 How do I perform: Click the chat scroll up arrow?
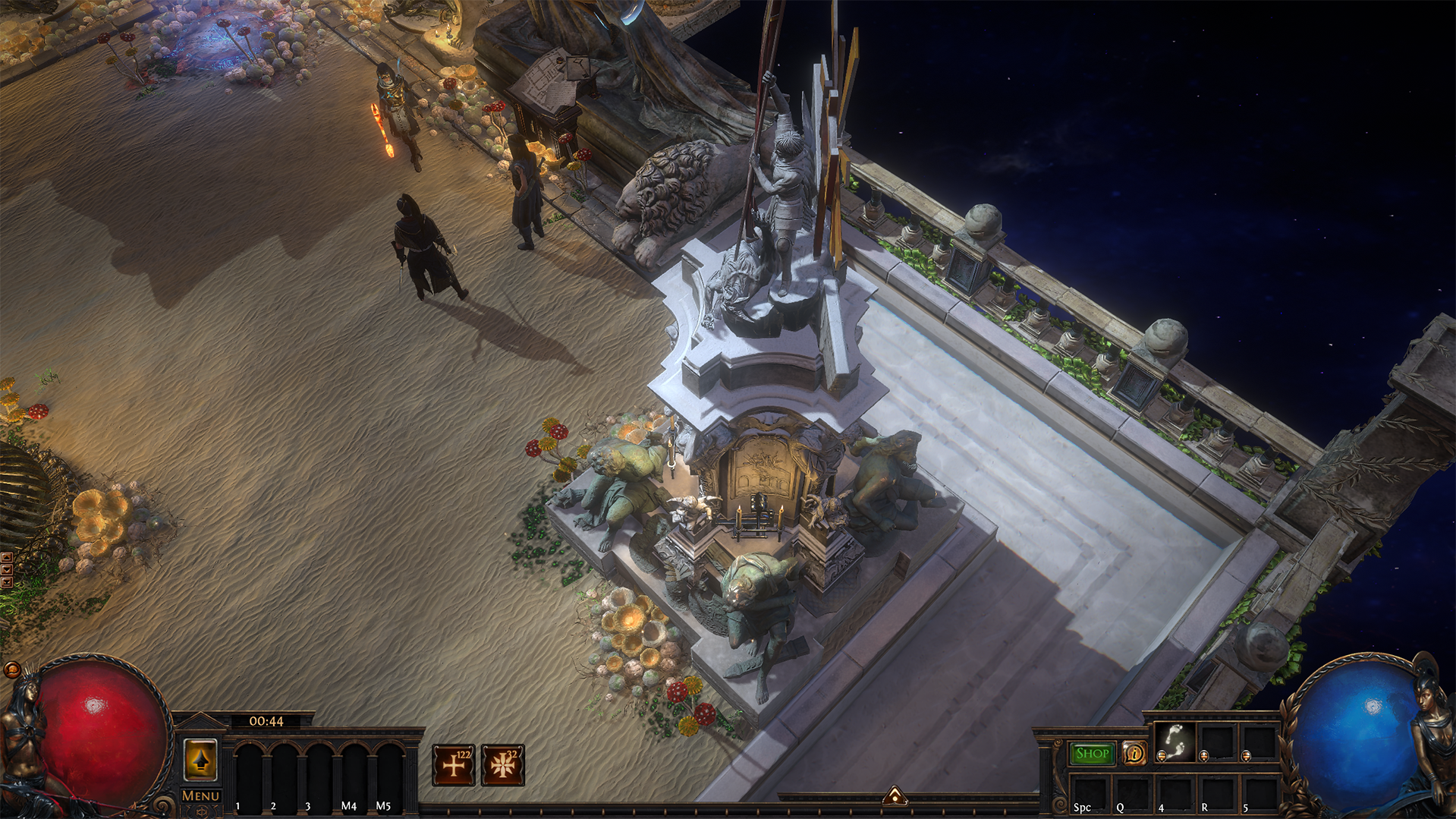point(6,558)
